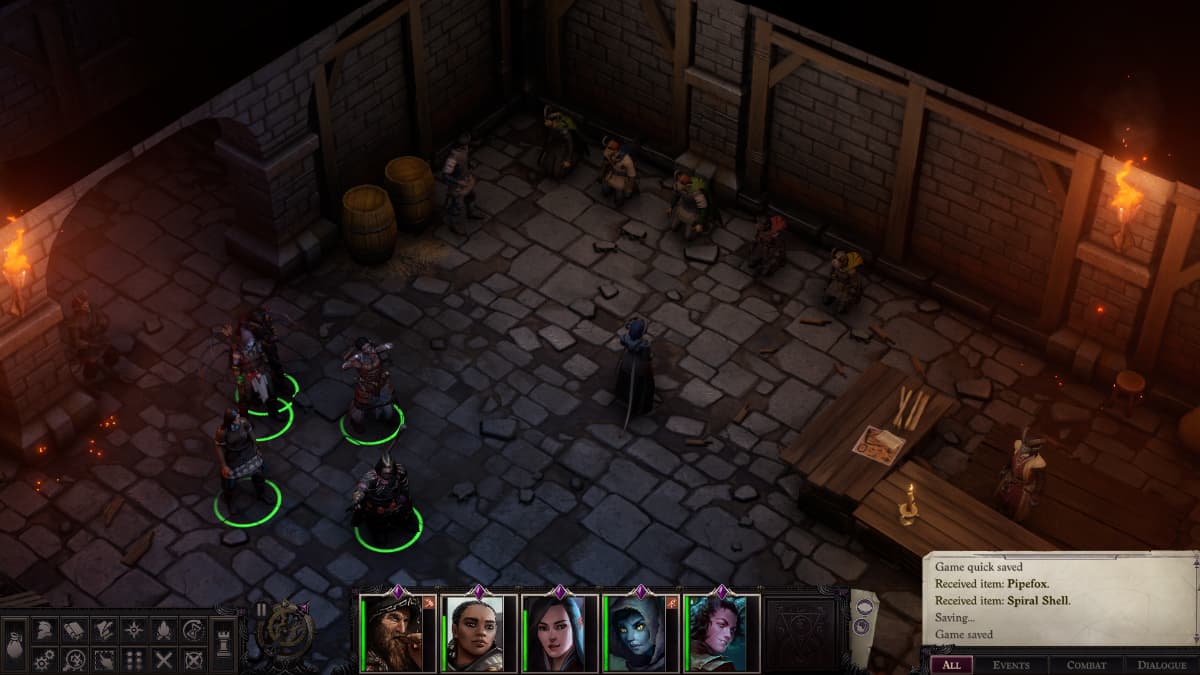Toggle the pause button
The height and width of the screenshot is (675, 1200).
pos(262,609)
